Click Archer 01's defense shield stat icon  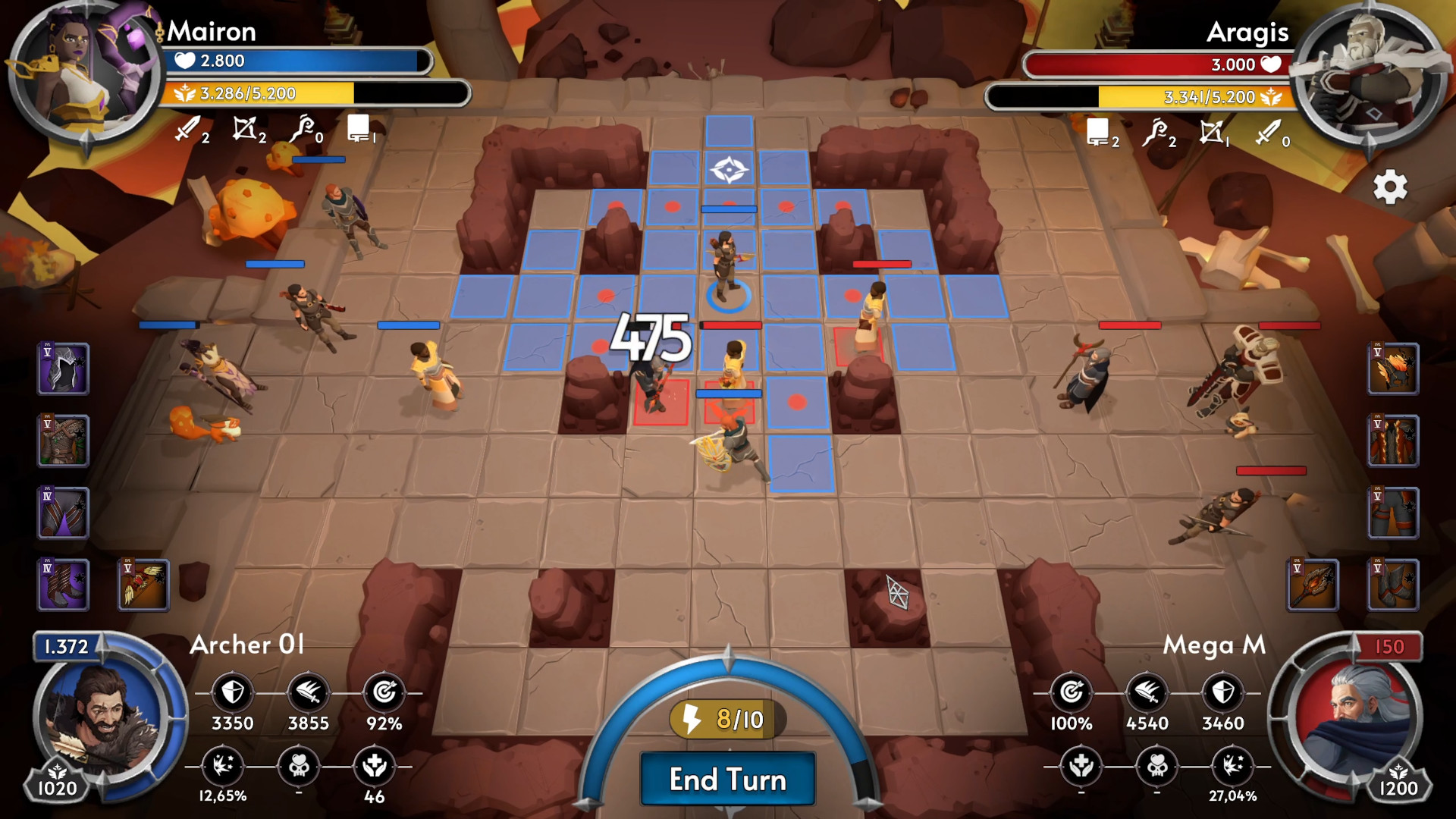click(233, 692)
